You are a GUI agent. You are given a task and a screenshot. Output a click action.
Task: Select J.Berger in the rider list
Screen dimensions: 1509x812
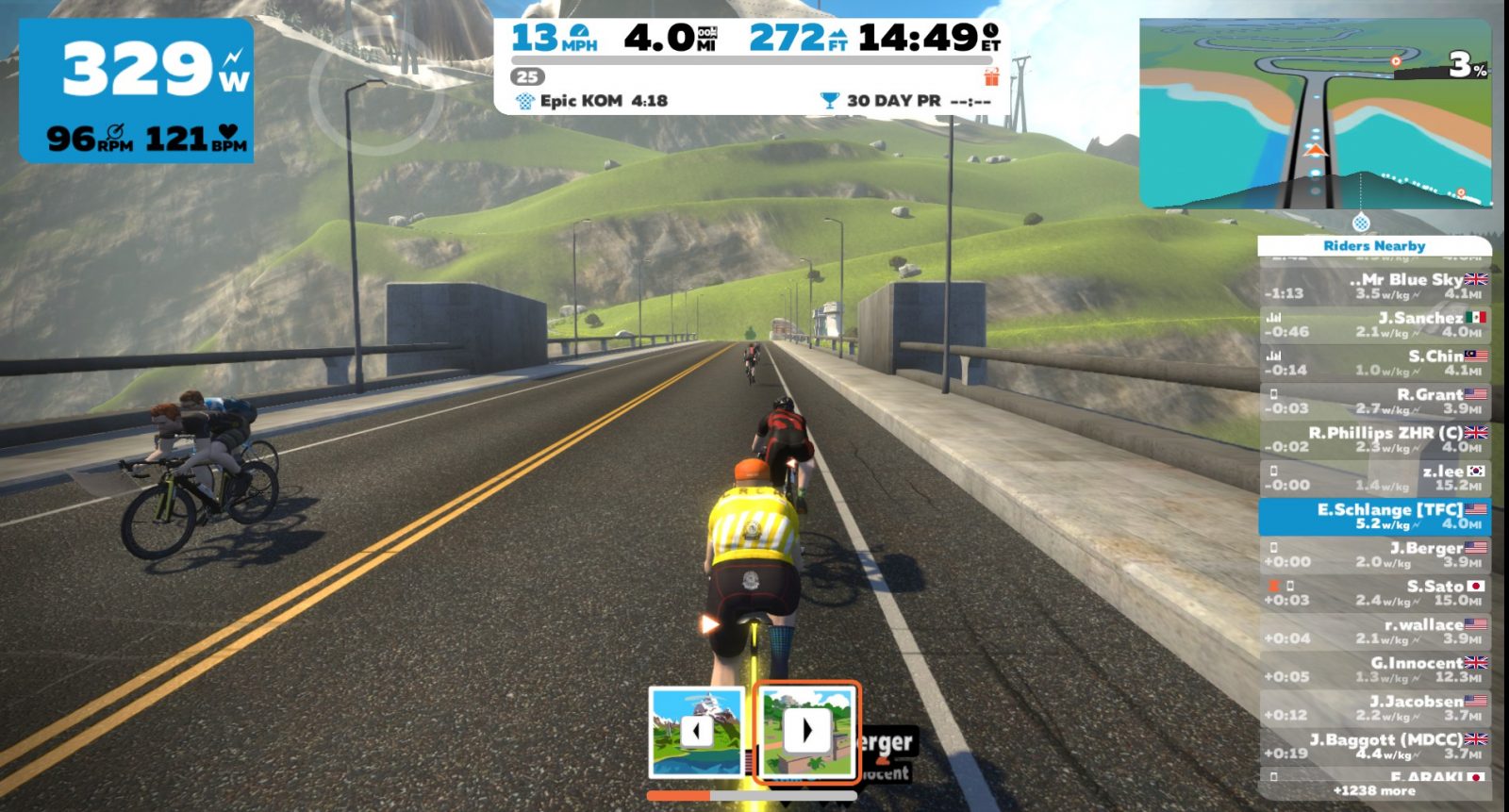tap(1375, 555)
